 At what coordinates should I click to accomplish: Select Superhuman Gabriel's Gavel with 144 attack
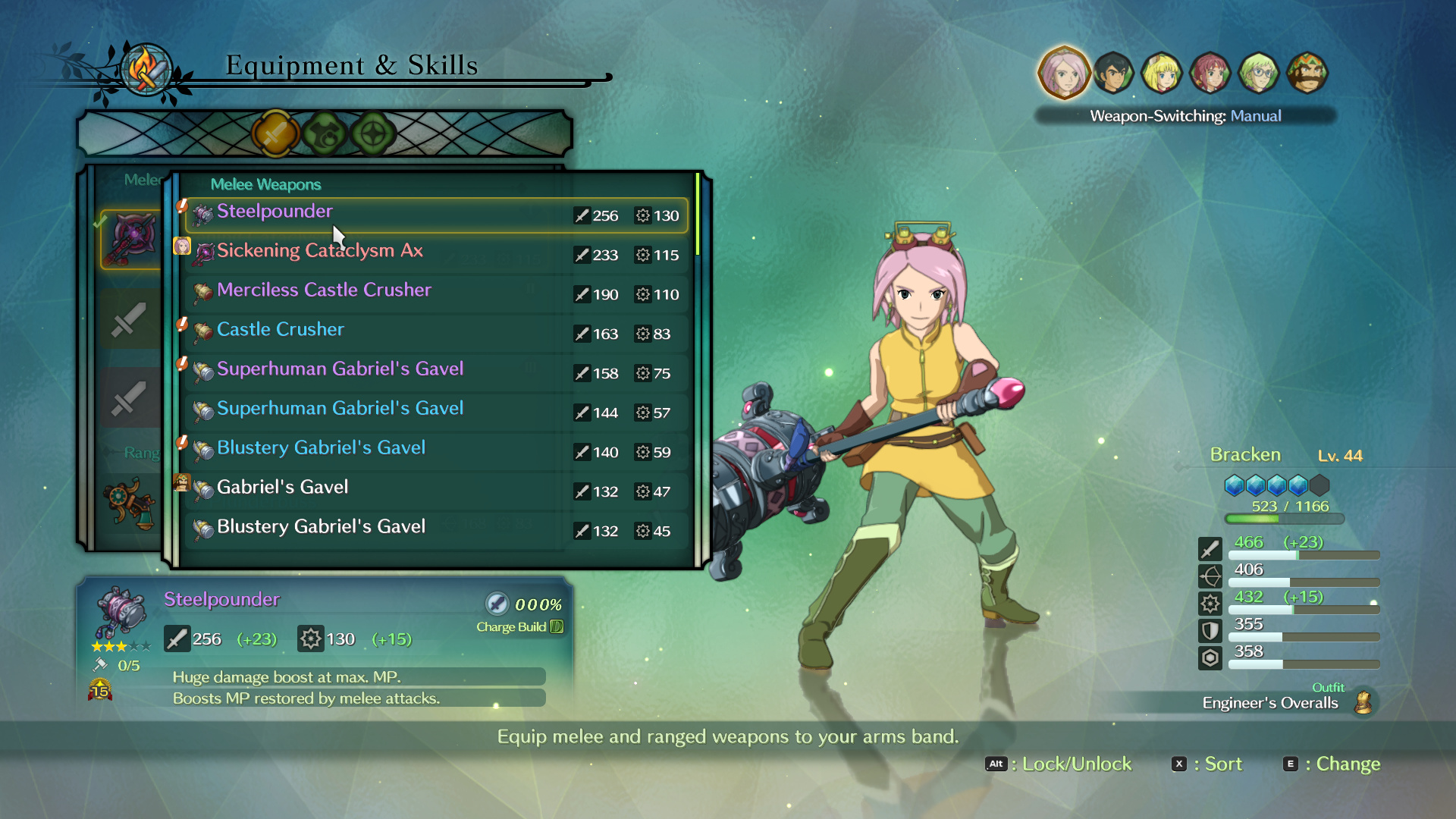coord(436,413)
